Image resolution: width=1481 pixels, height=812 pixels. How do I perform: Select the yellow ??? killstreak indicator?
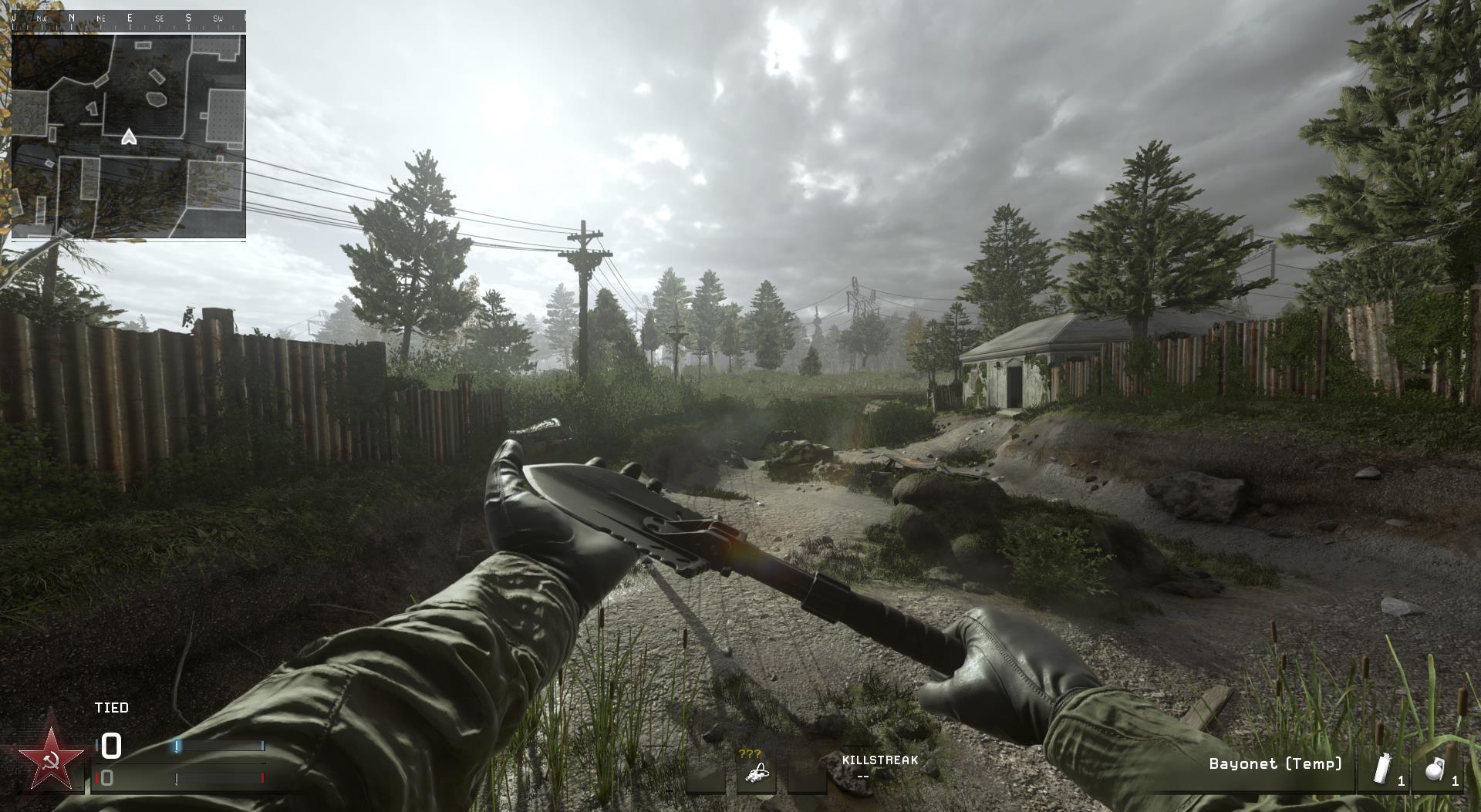750,754
